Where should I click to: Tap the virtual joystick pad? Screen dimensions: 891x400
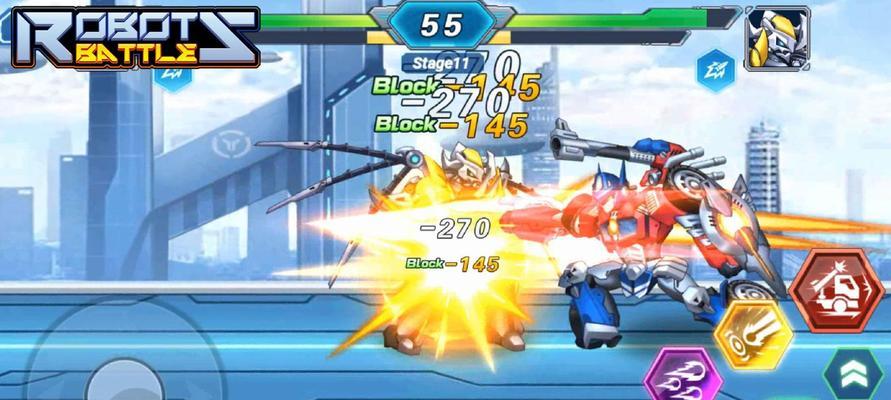tap(118, 372)
